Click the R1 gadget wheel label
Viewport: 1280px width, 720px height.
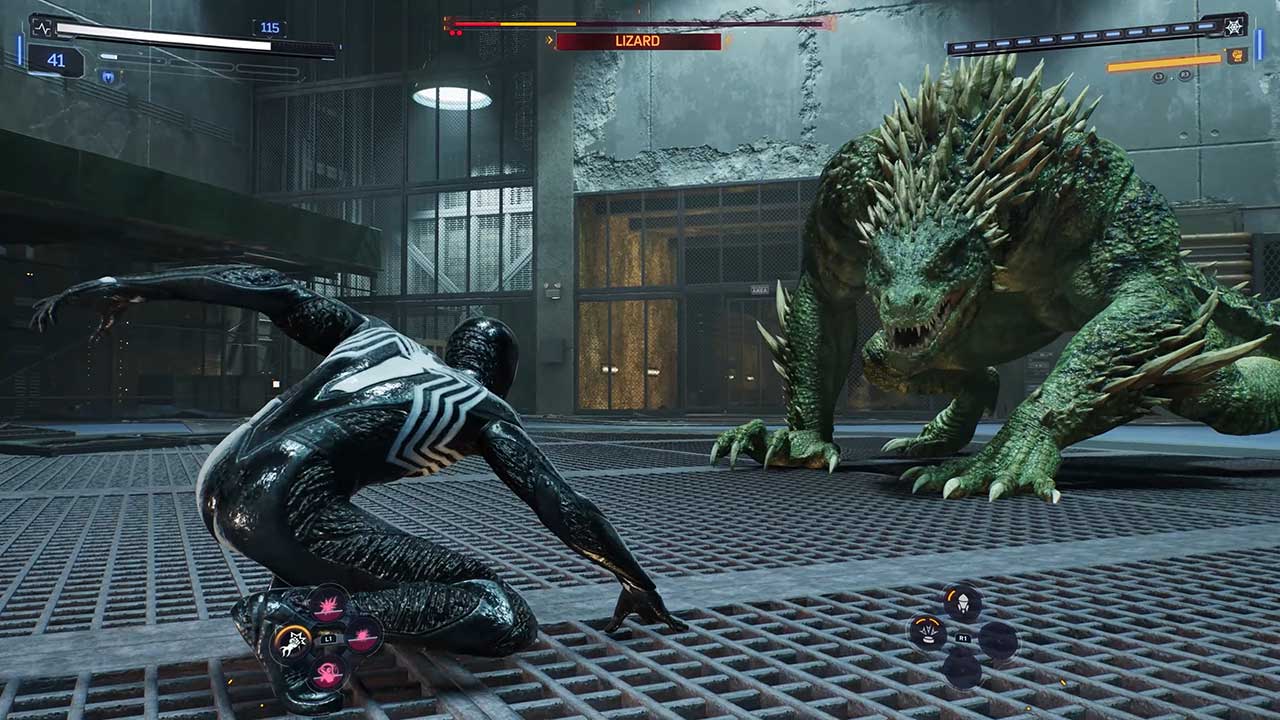(x=963, y=637)
